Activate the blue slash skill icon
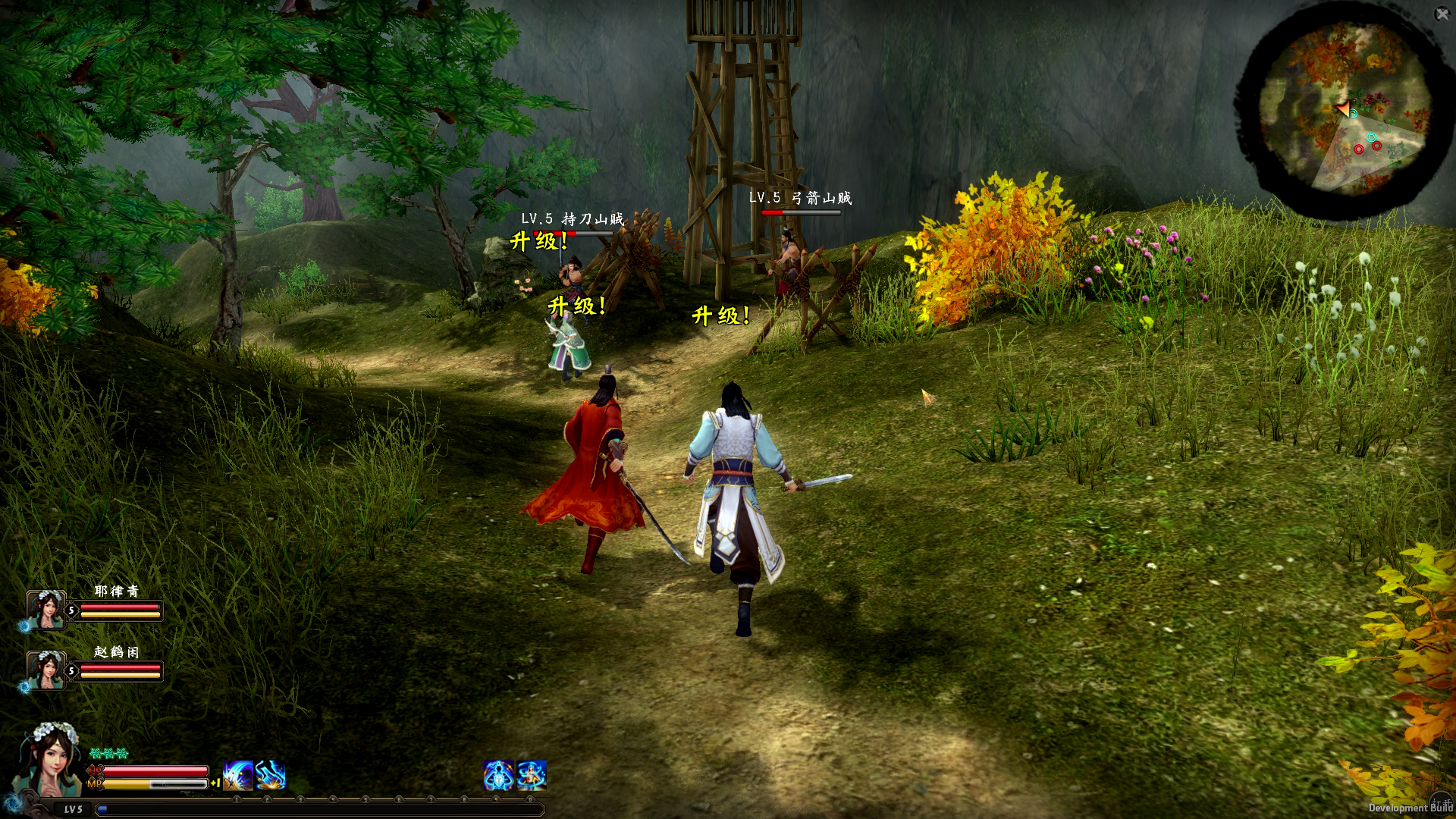The height and width of the screenshot is (819, 1456). 238,776
